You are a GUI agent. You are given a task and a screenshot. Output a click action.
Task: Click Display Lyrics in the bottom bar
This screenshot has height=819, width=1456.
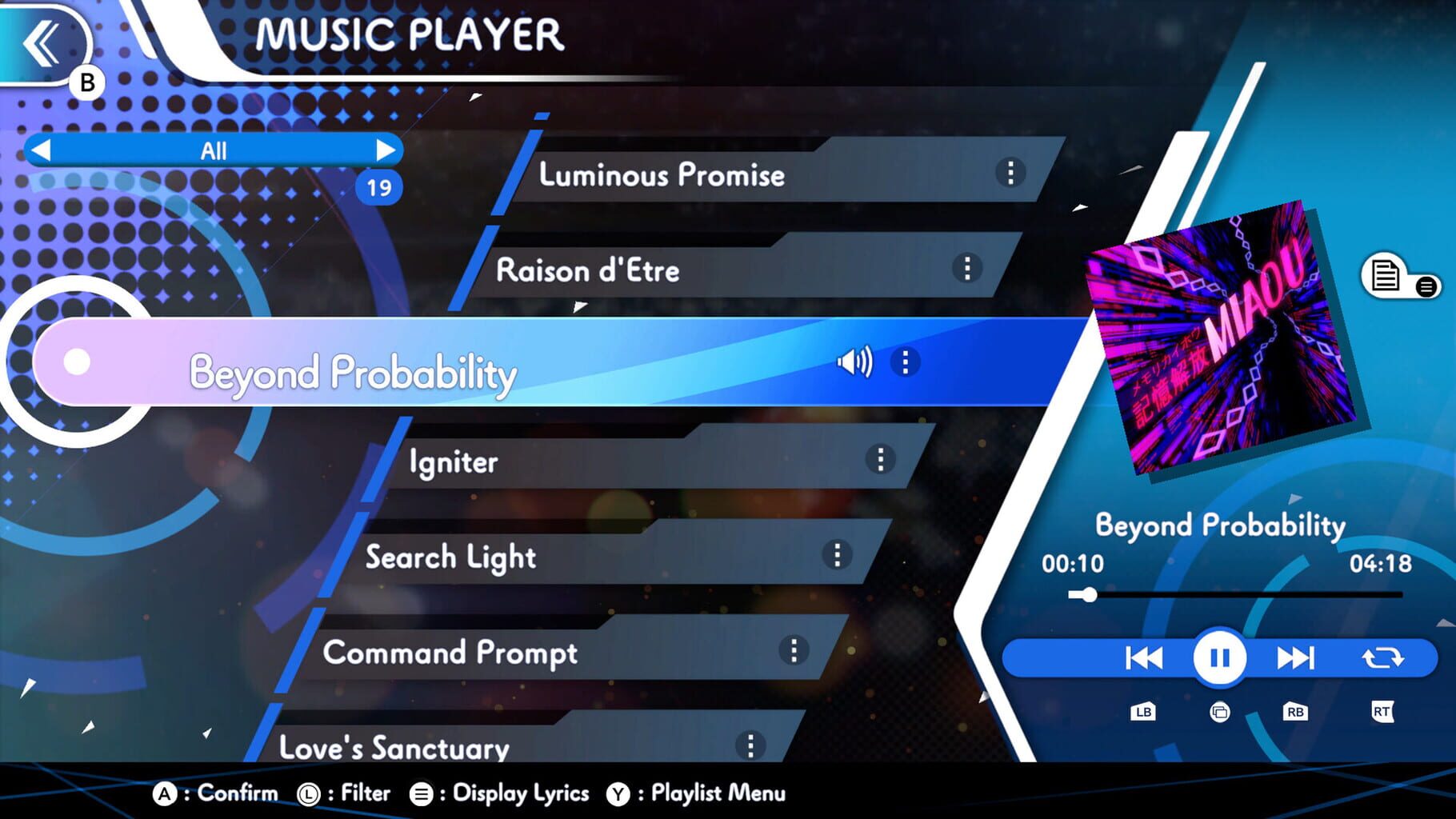(x=520, y=793)
